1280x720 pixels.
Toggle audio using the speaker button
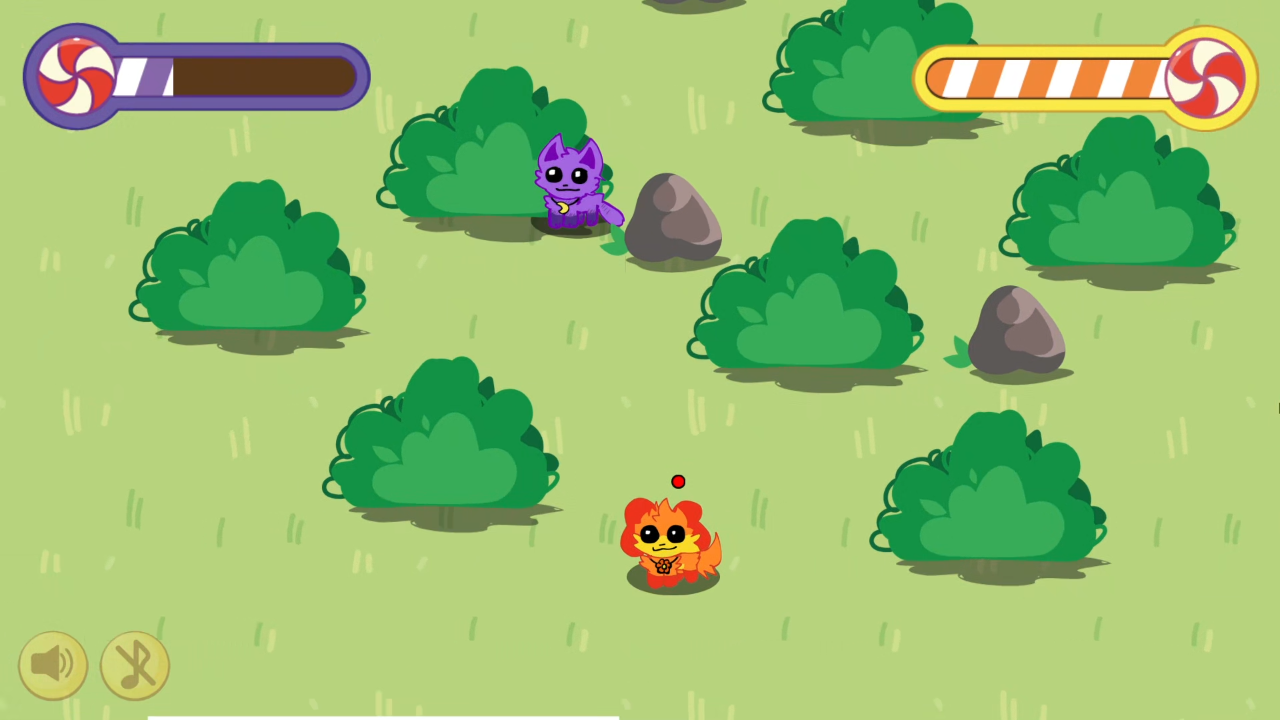(x=53, y=663)
